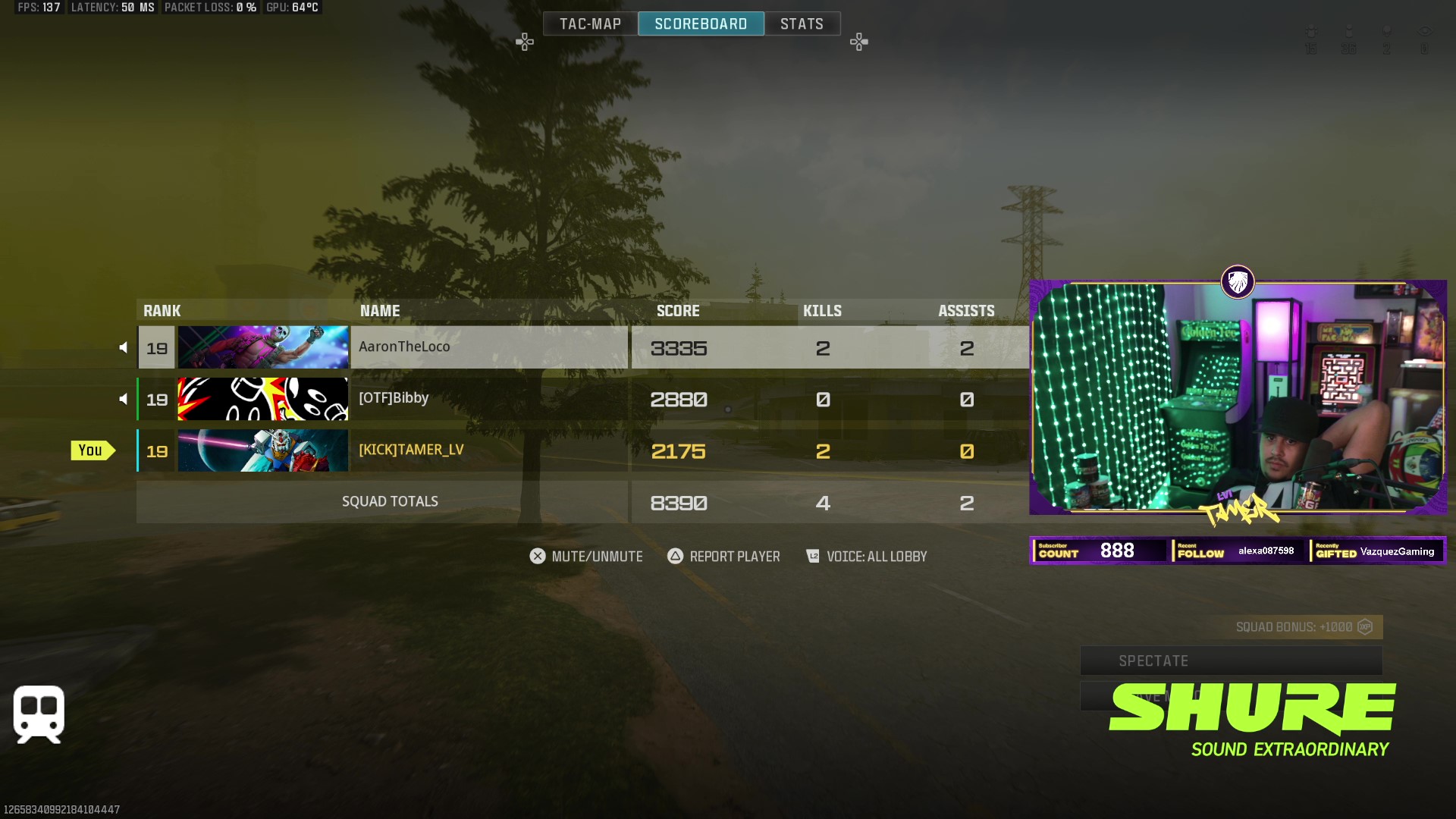1456x819 pixels.
Task: Toggle AaronTheLoco's speaker mute icon
Action: click(123, 347)
